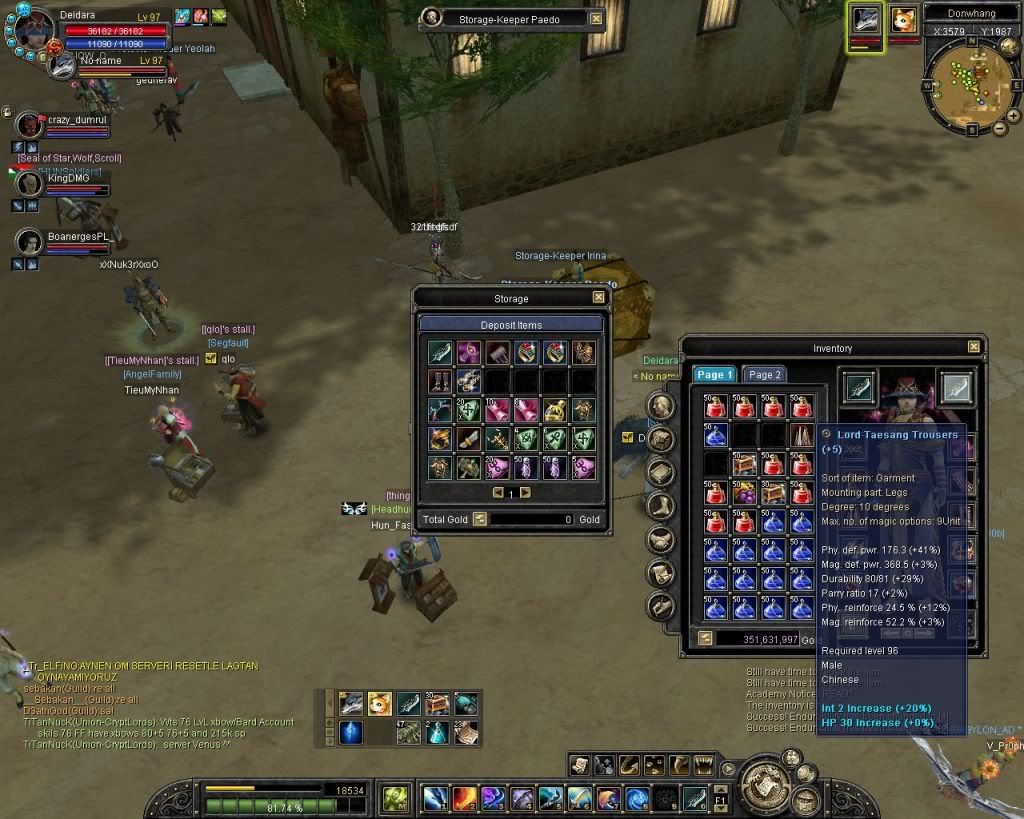Image resolution: width=1024 pixels, height=819 pixels.
Task: Select the boots item in storage
Action: coord(440,381)
